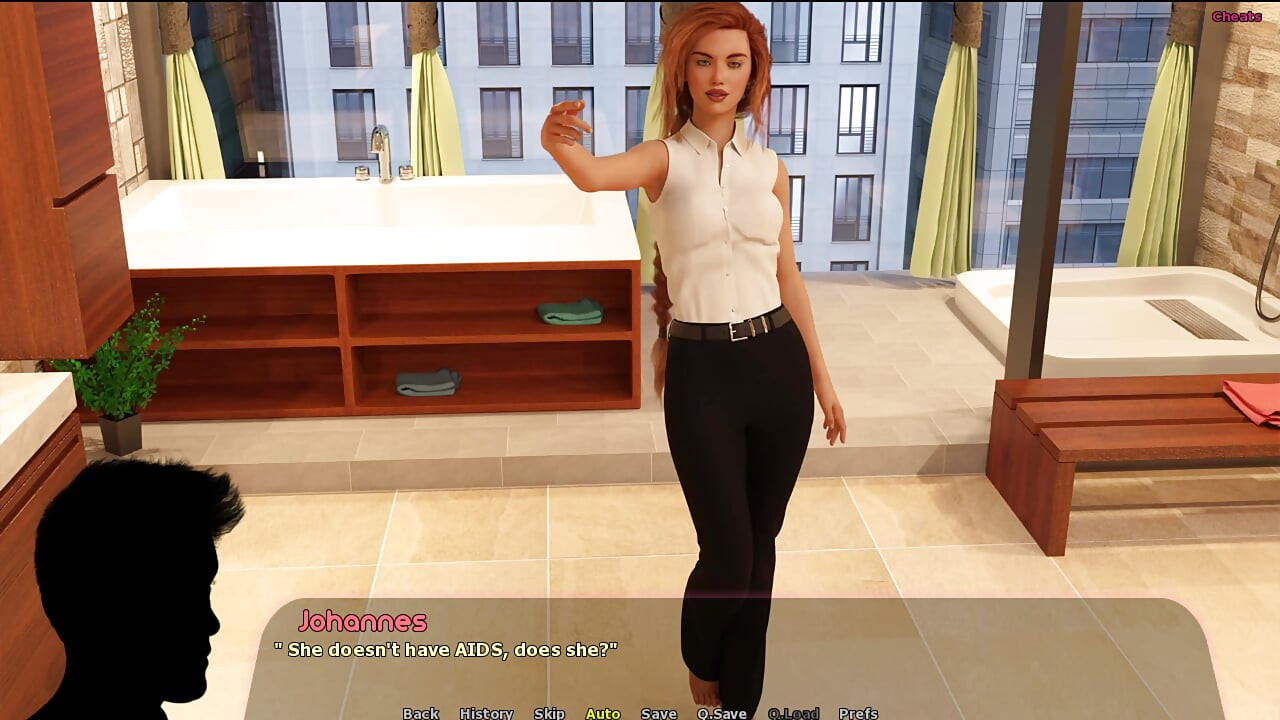The height and width of the screenshot is (720, 1280).
Task: Go back to the previous dialogue line
Action: click(420, 713)
